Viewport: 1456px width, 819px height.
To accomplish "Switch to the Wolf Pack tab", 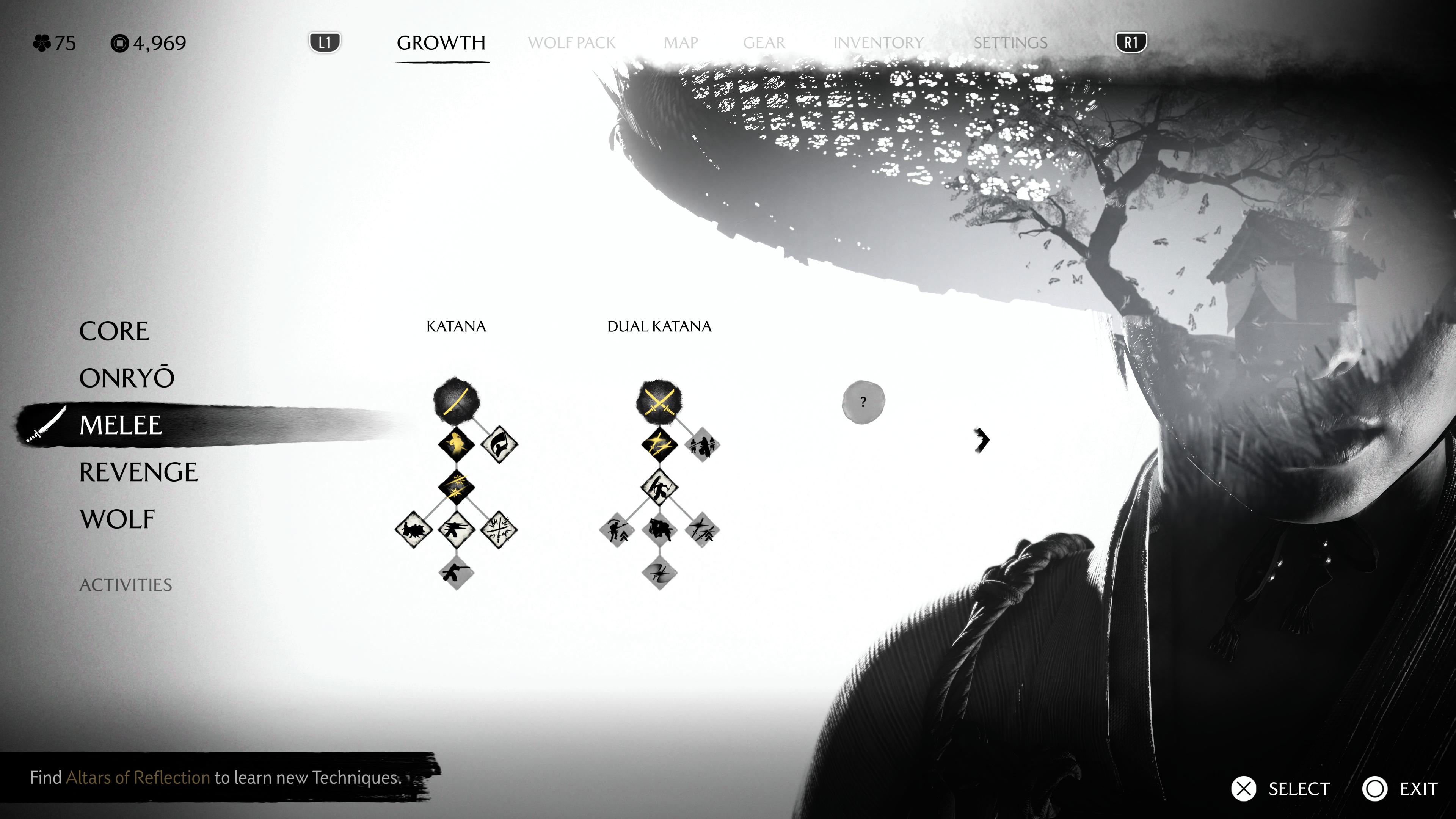I will pos(571,43).
